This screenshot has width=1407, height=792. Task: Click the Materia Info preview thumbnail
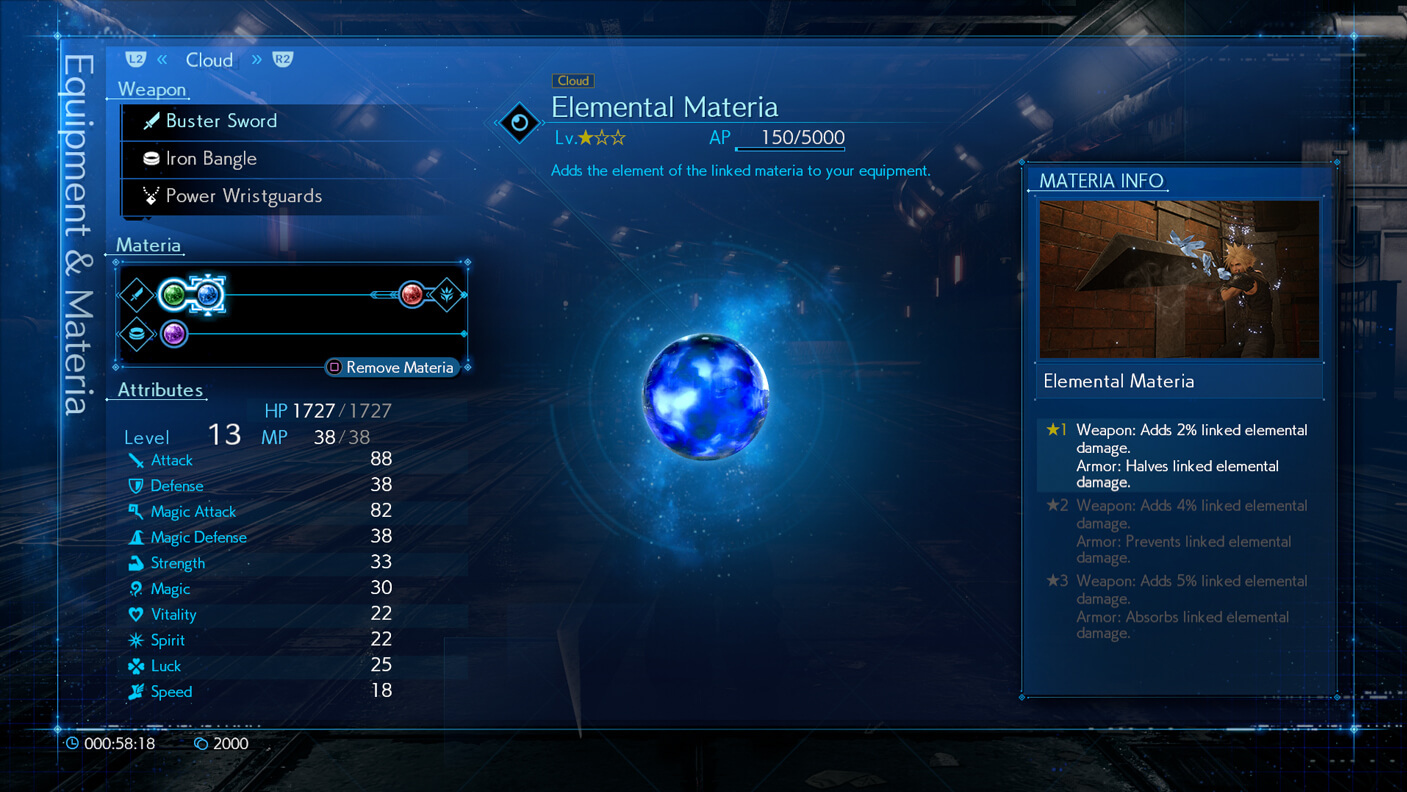(1179, 279)
